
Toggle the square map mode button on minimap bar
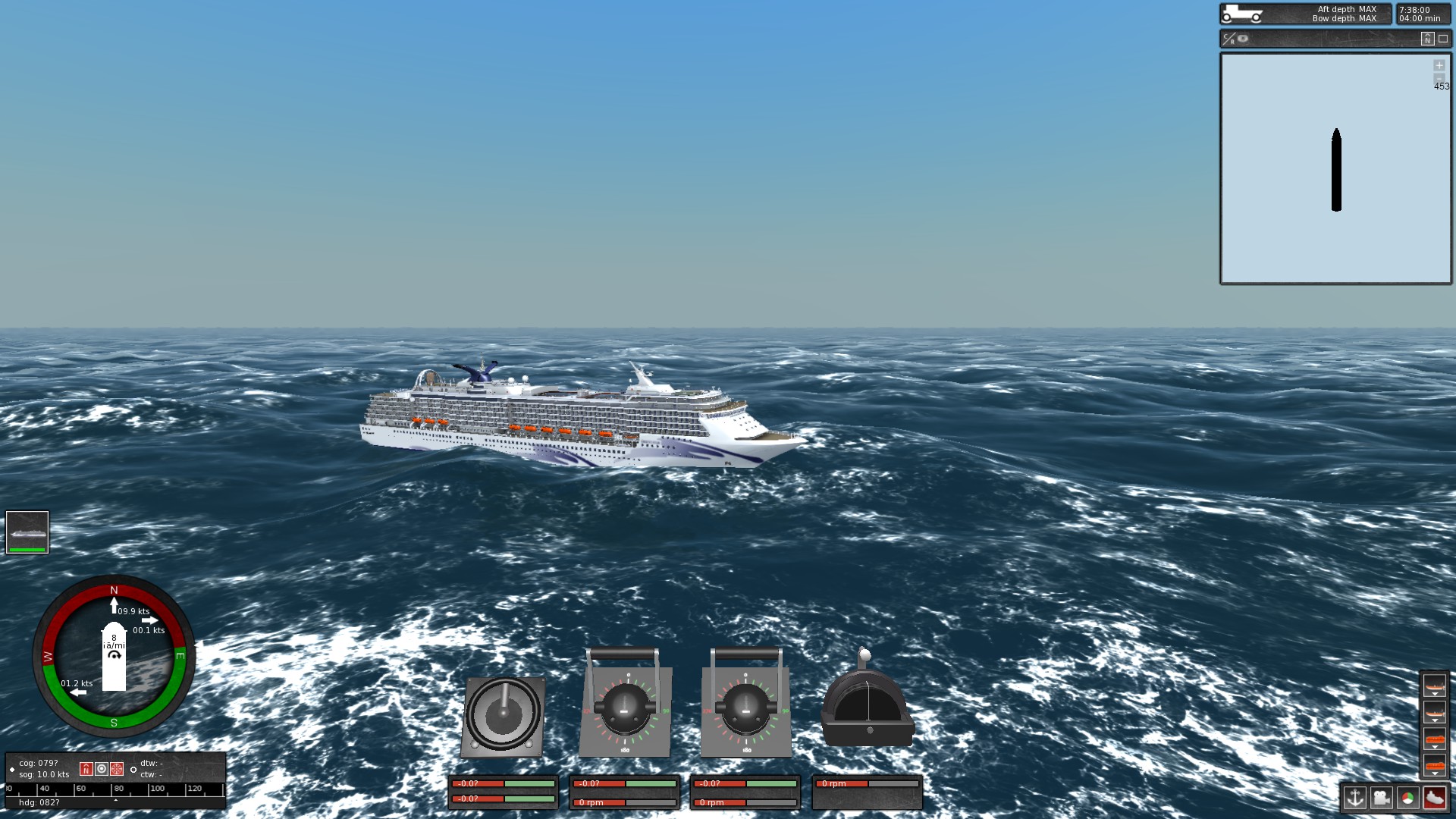[x=1442, y=39]
